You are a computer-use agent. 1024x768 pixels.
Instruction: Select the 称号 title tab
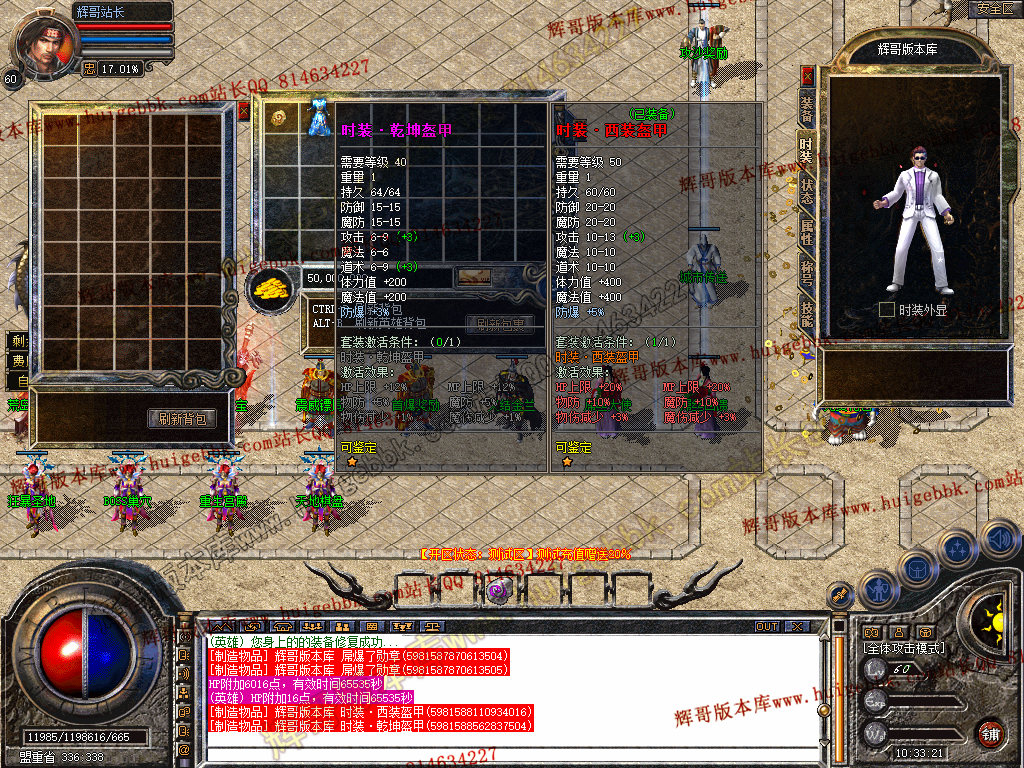pyautogui.click(x=806, y=274)
